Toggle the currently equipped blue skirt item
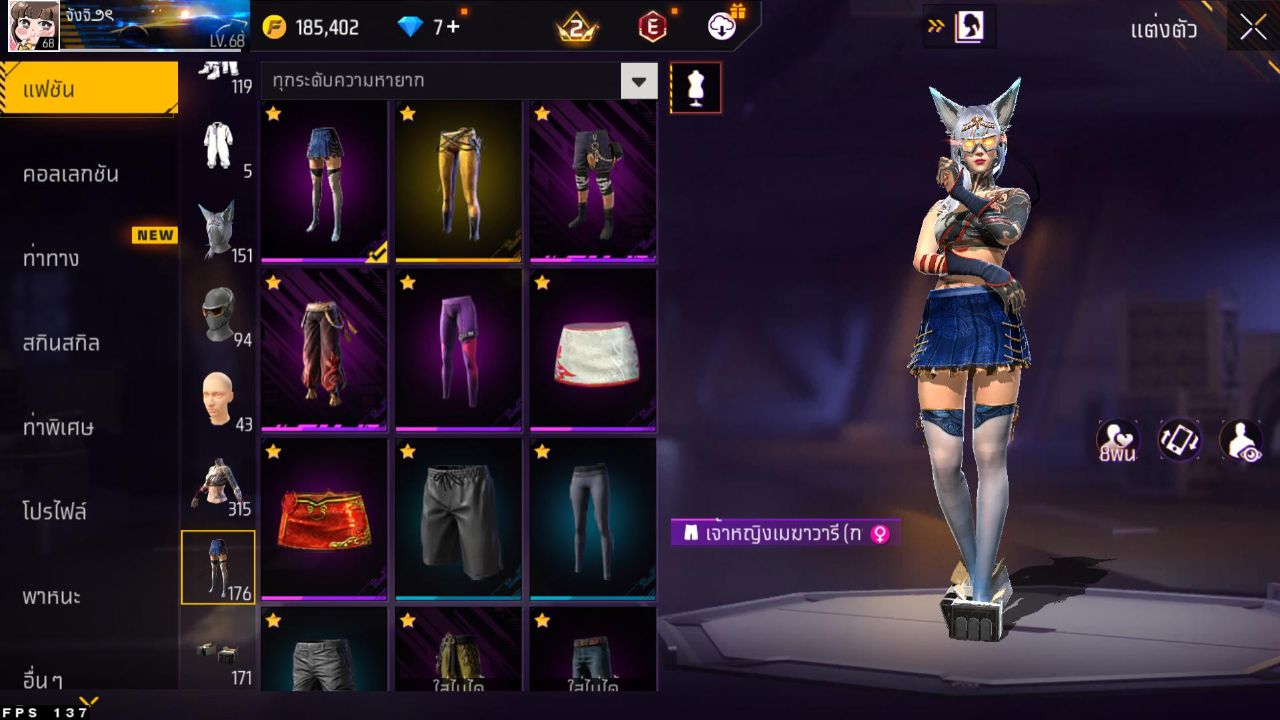Screen dimensions: 1280x720 (322, 180)
